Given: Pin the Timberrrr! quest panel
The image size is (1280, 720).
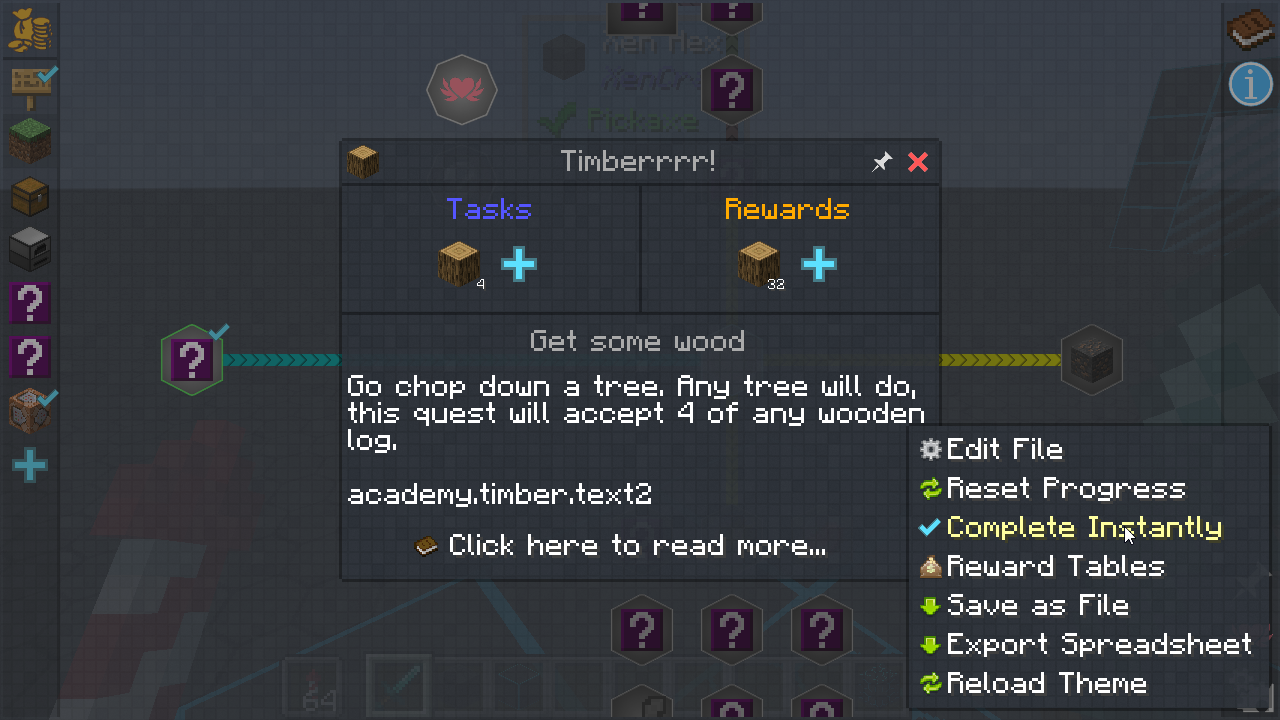Looking at the screenshot, I should click(881, 162).
